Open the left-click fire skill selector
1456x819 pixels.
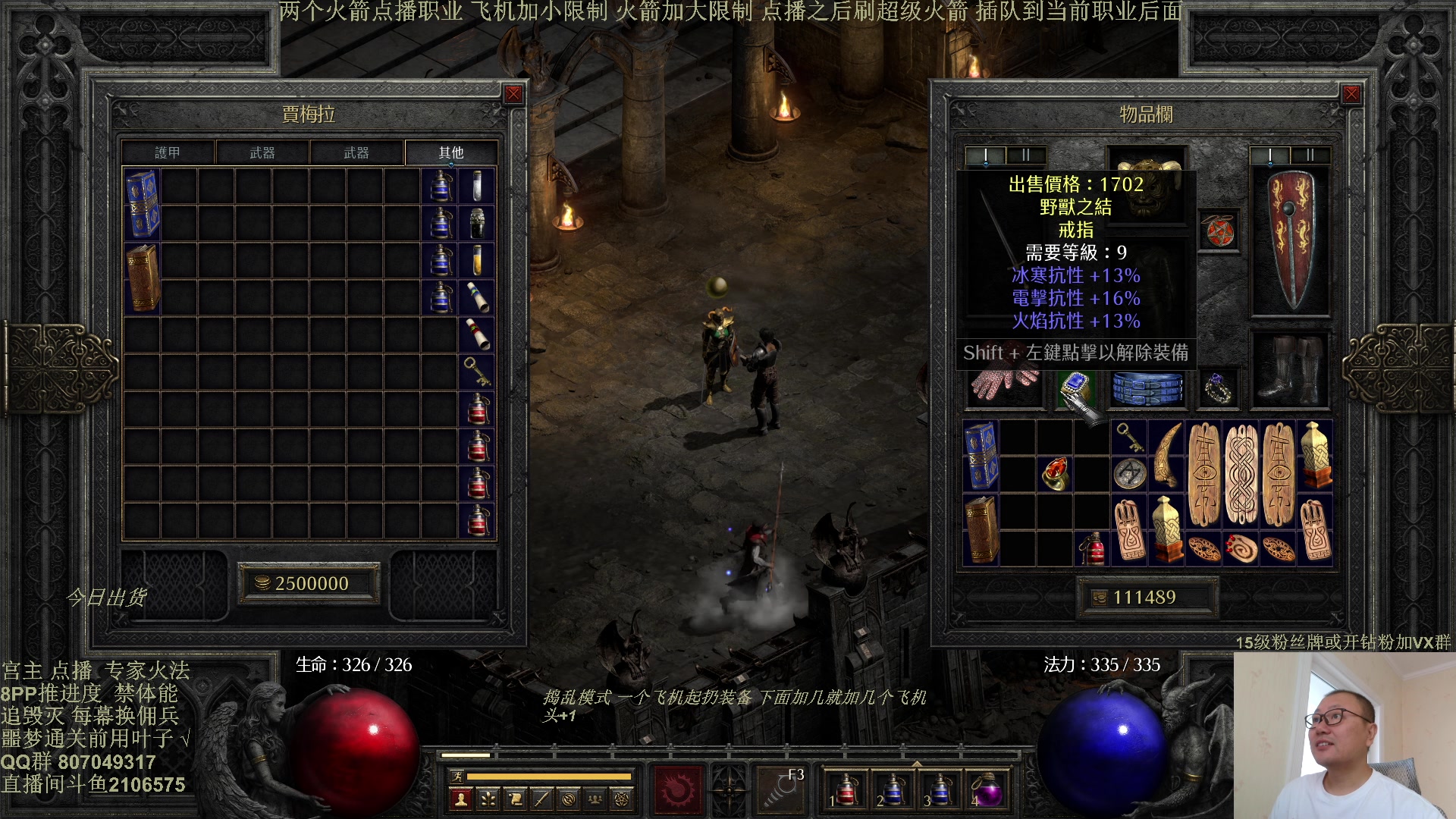(x=677, y=790)
